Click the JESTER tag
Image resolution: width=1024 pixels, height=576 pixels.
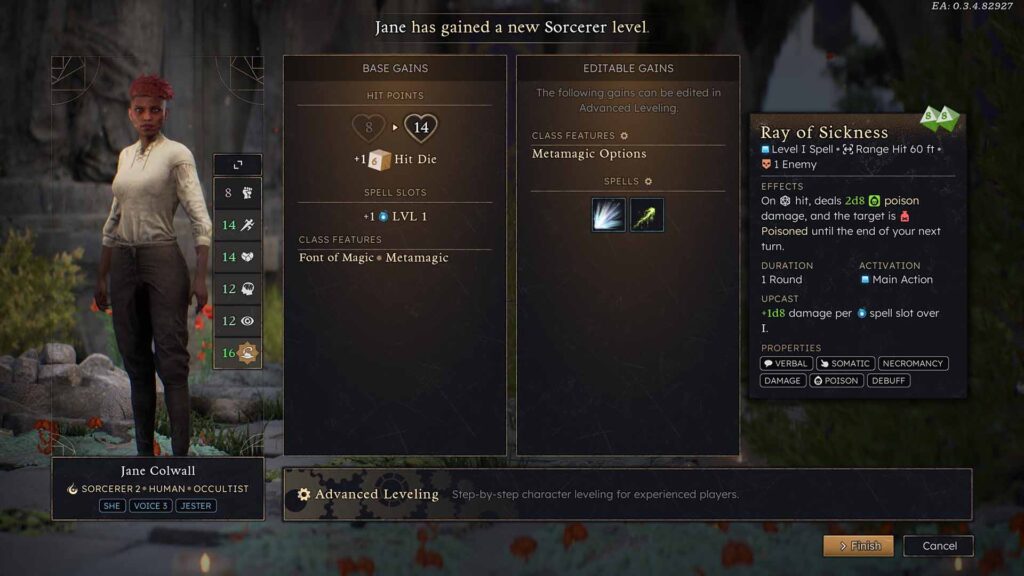coord(195,506)
